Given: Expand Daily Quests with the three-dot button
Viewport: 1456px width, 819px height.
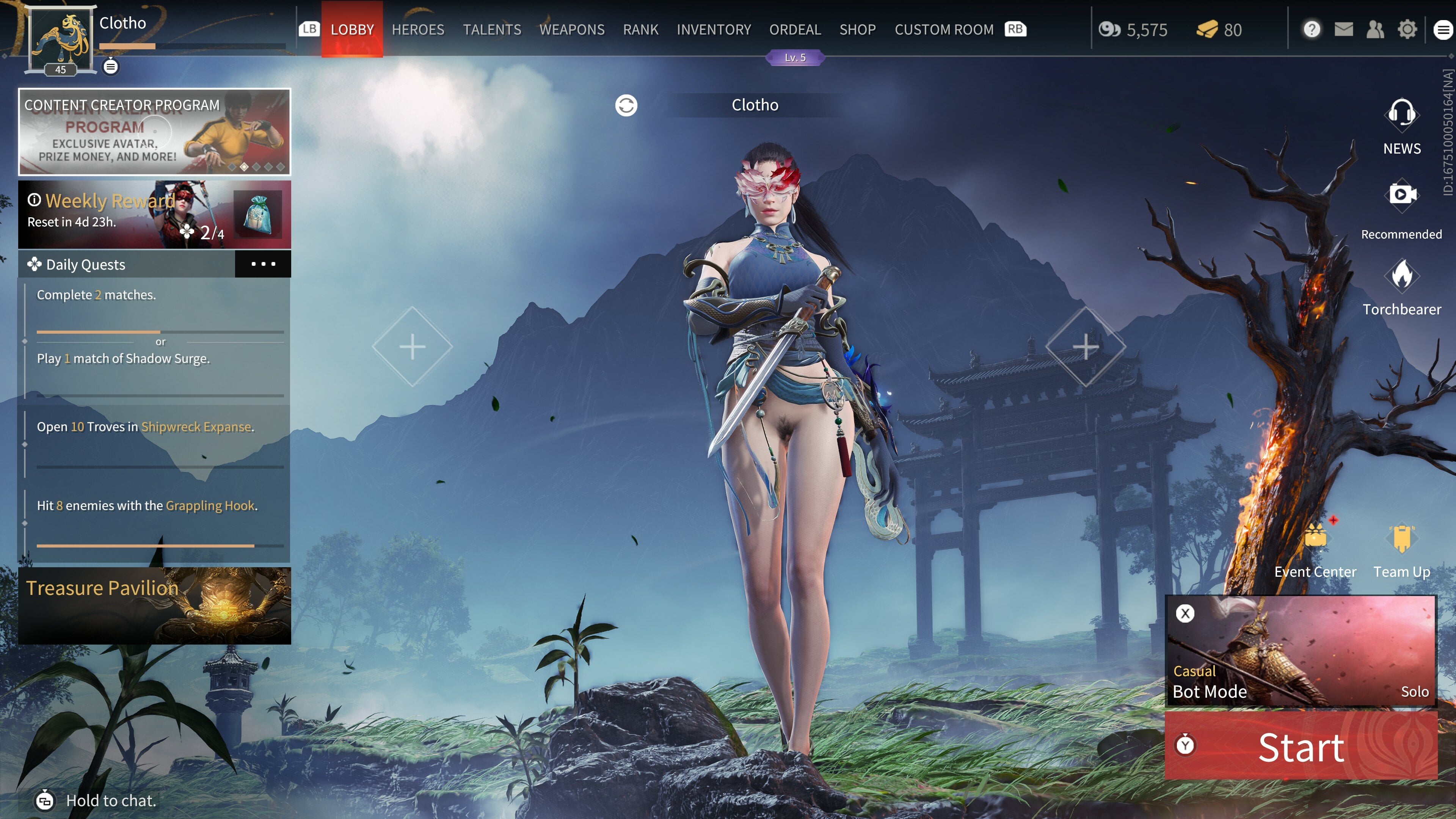Looking at the screenshot, I should (x=263, y=264).
